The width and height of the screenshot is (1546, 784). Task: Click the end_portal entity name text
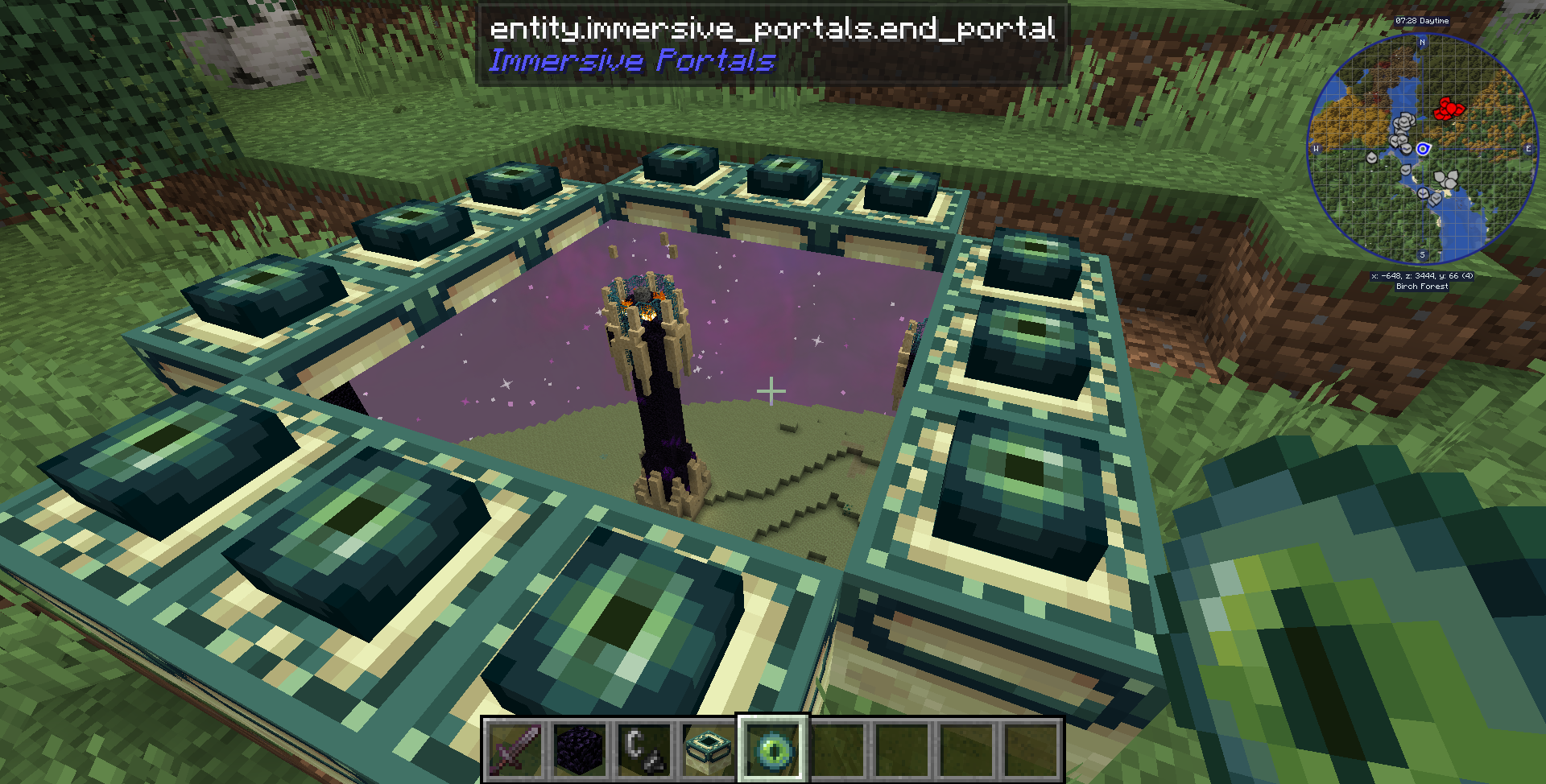[x=772, y=30]
